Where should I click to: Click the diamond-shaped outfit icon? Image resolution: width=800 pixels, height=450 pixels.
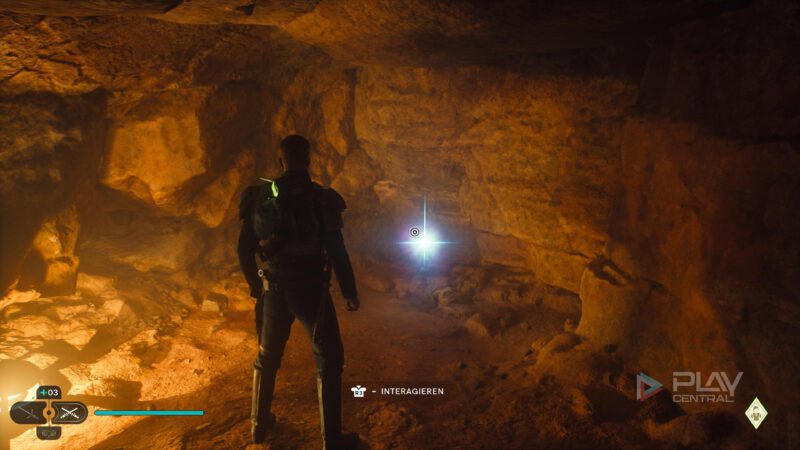(756, 412)
